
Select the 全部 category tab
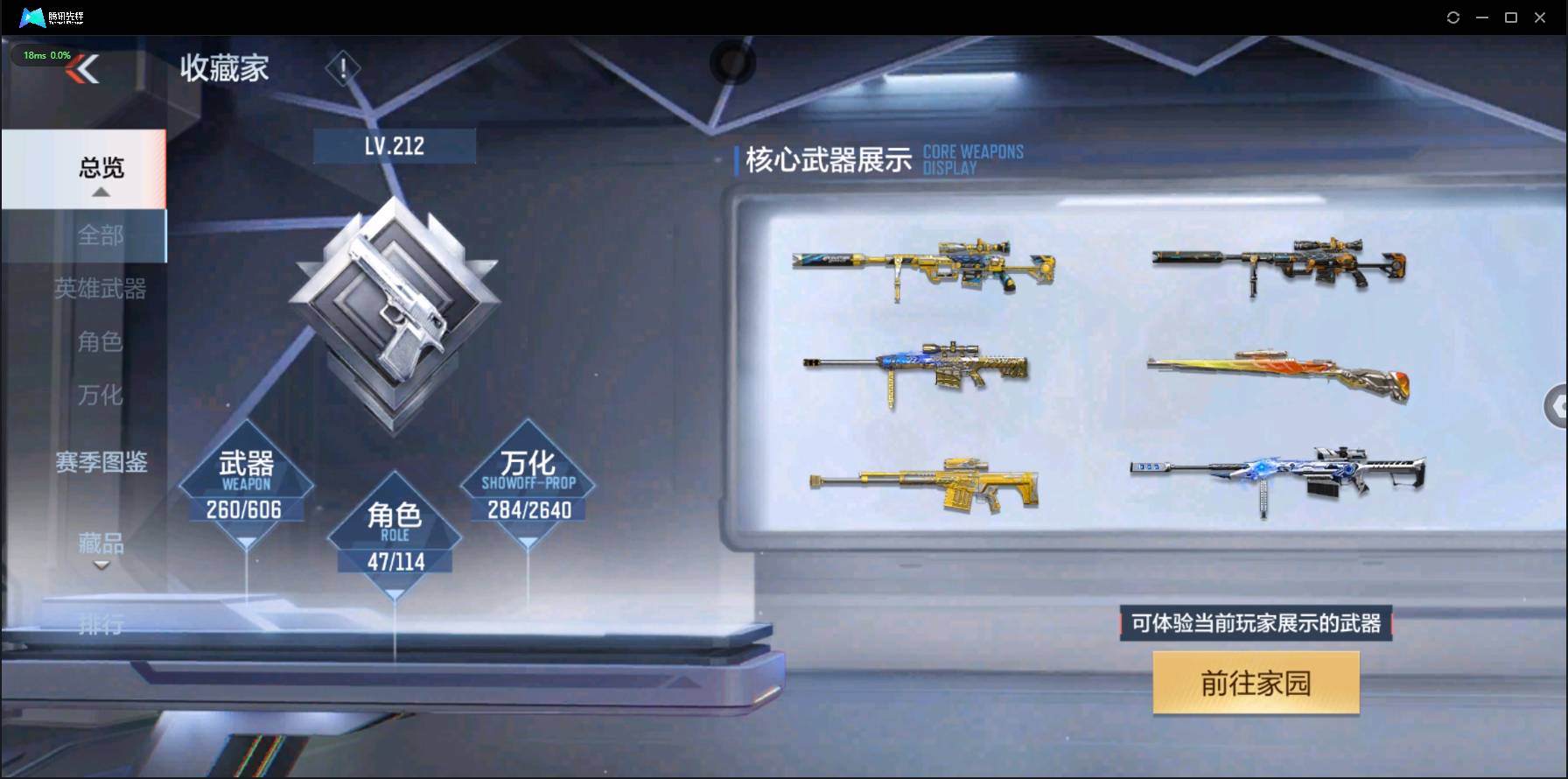pyautogui.click(x=101, y=235)
